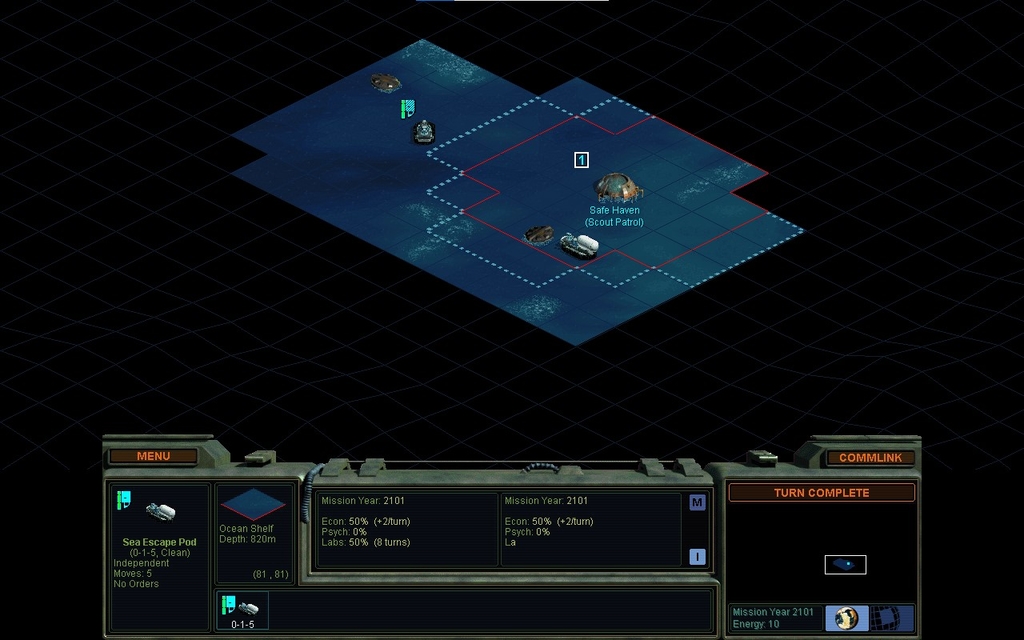Viewport: 1024px width, 640px height.
Task: Click the Sea Escape Pod portrait
Action: (x=160, y=511)
